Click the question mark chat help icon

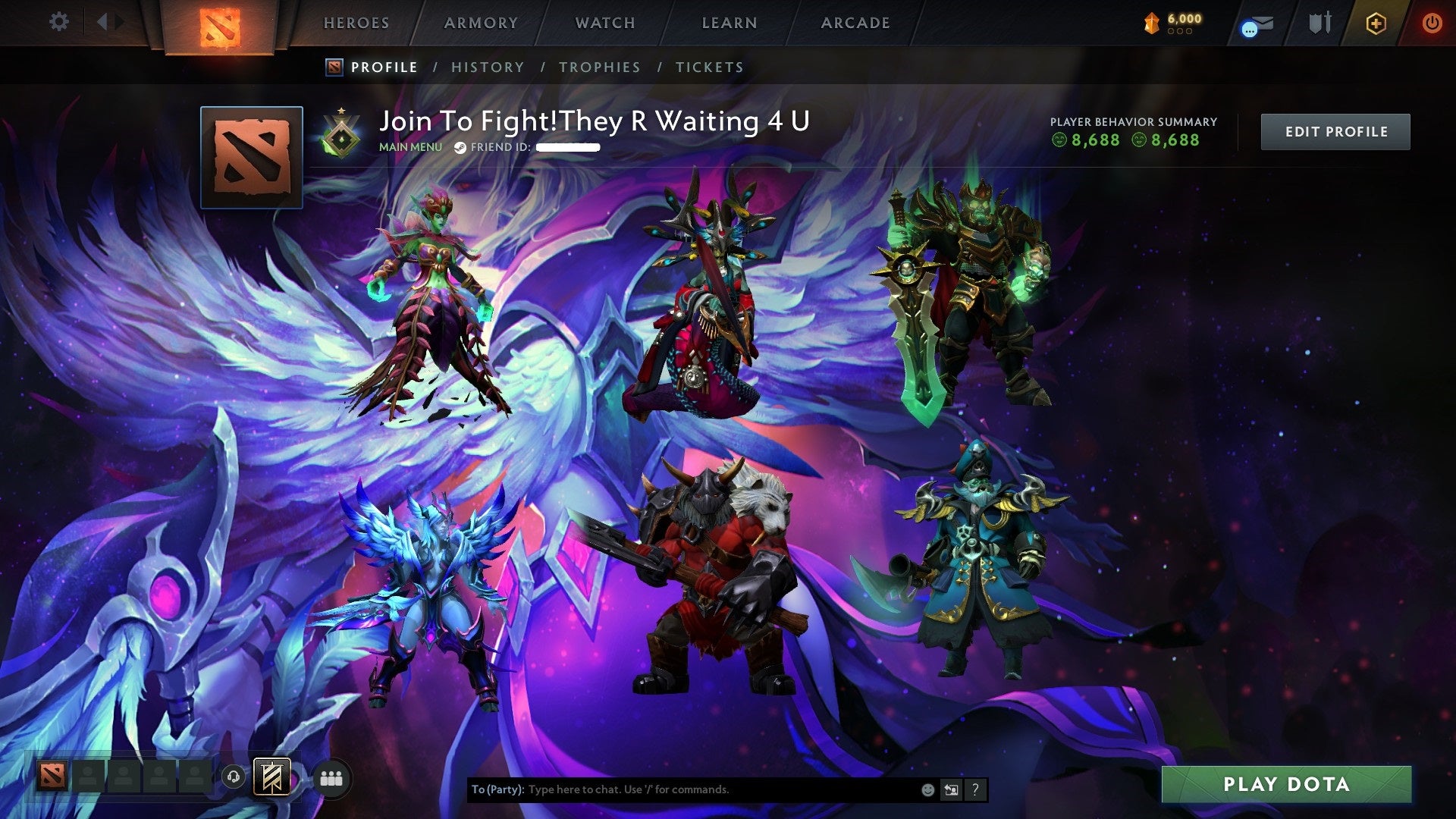pos(974,789)
